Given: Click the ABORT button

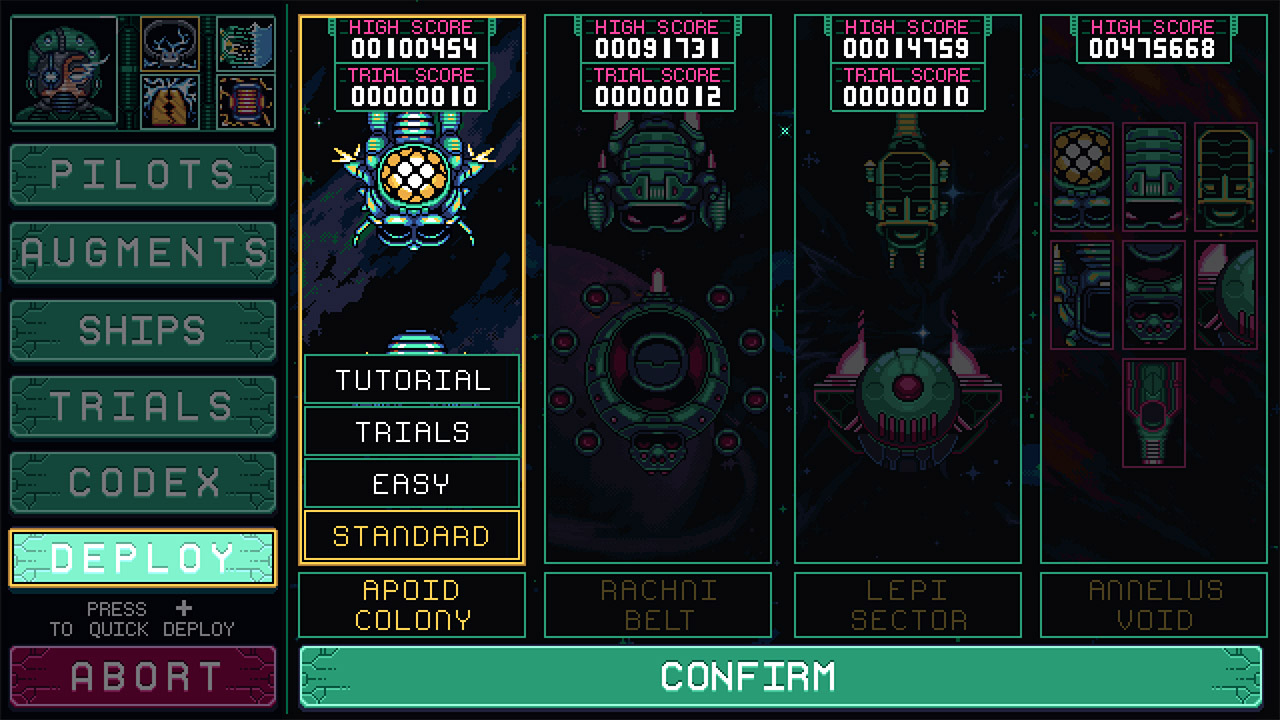Looking at the screenshot, I should click(142, 675).
